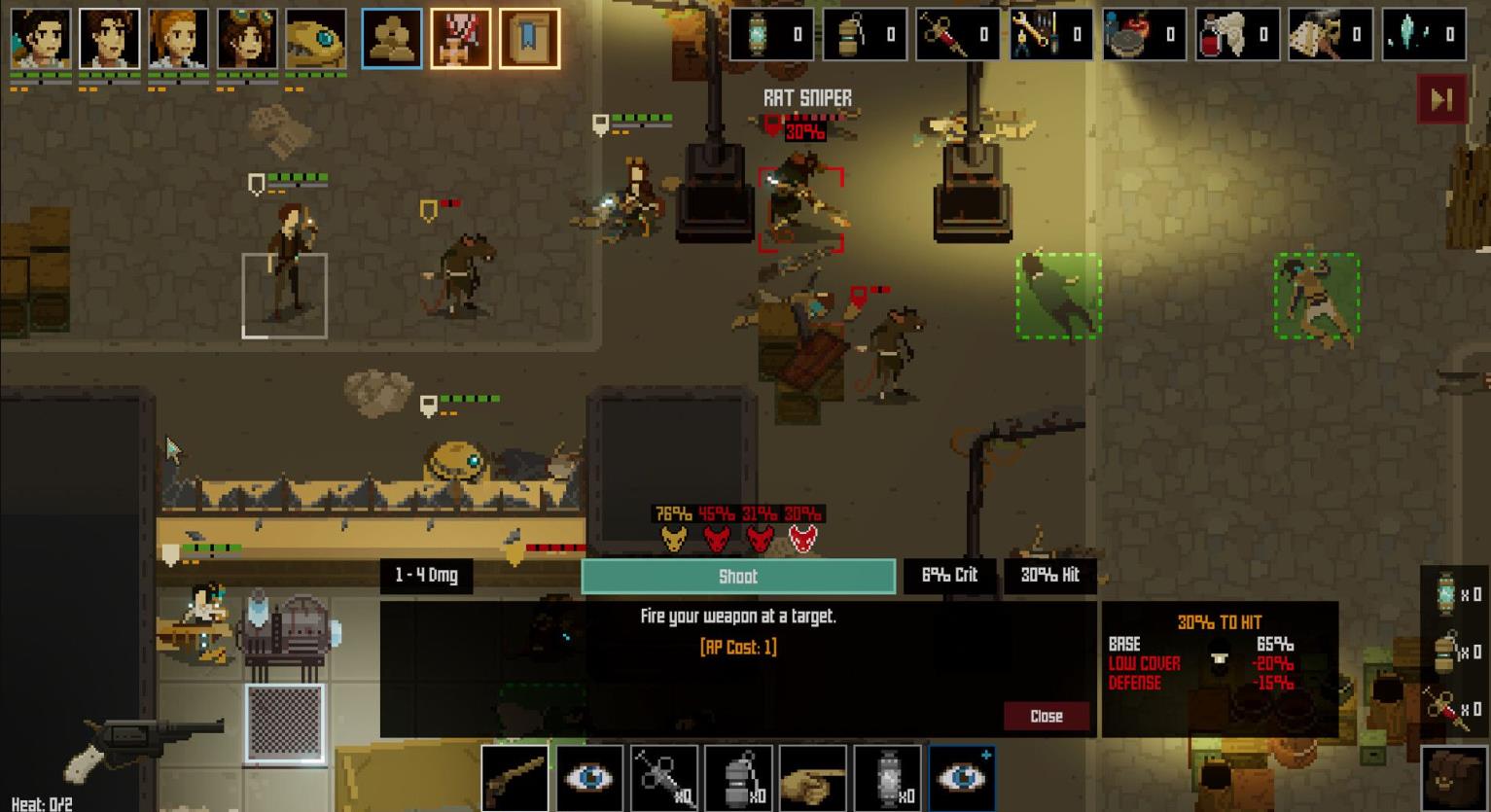Open the bookmarked journal icon
Screen dimensions: 1491x812
click(x=530, y=39)
